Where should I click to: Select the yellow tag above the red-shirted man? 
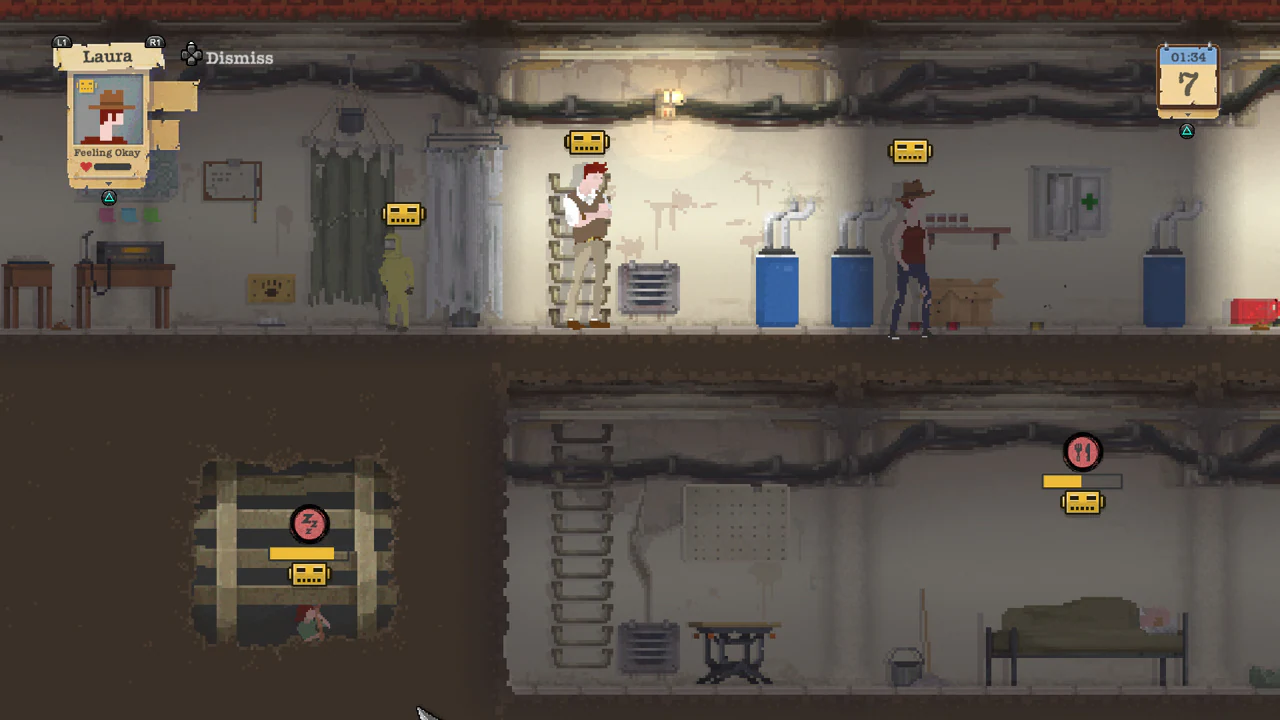tap(909, 150)
